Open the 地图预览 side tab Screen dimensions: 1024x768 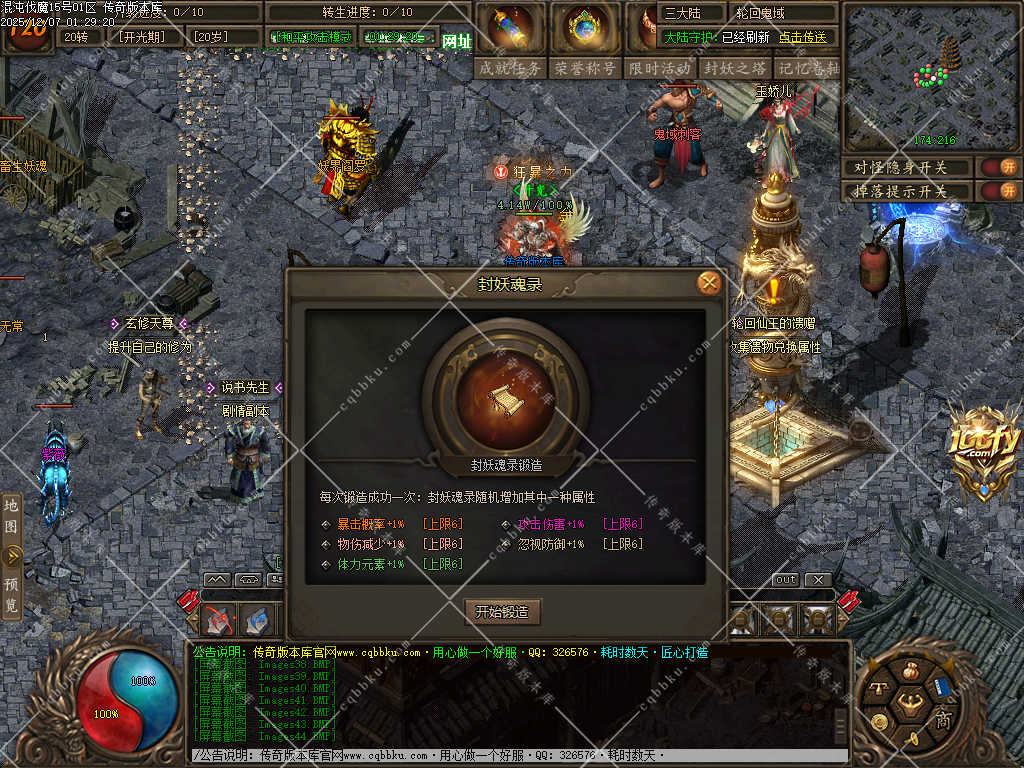point(12,555)
